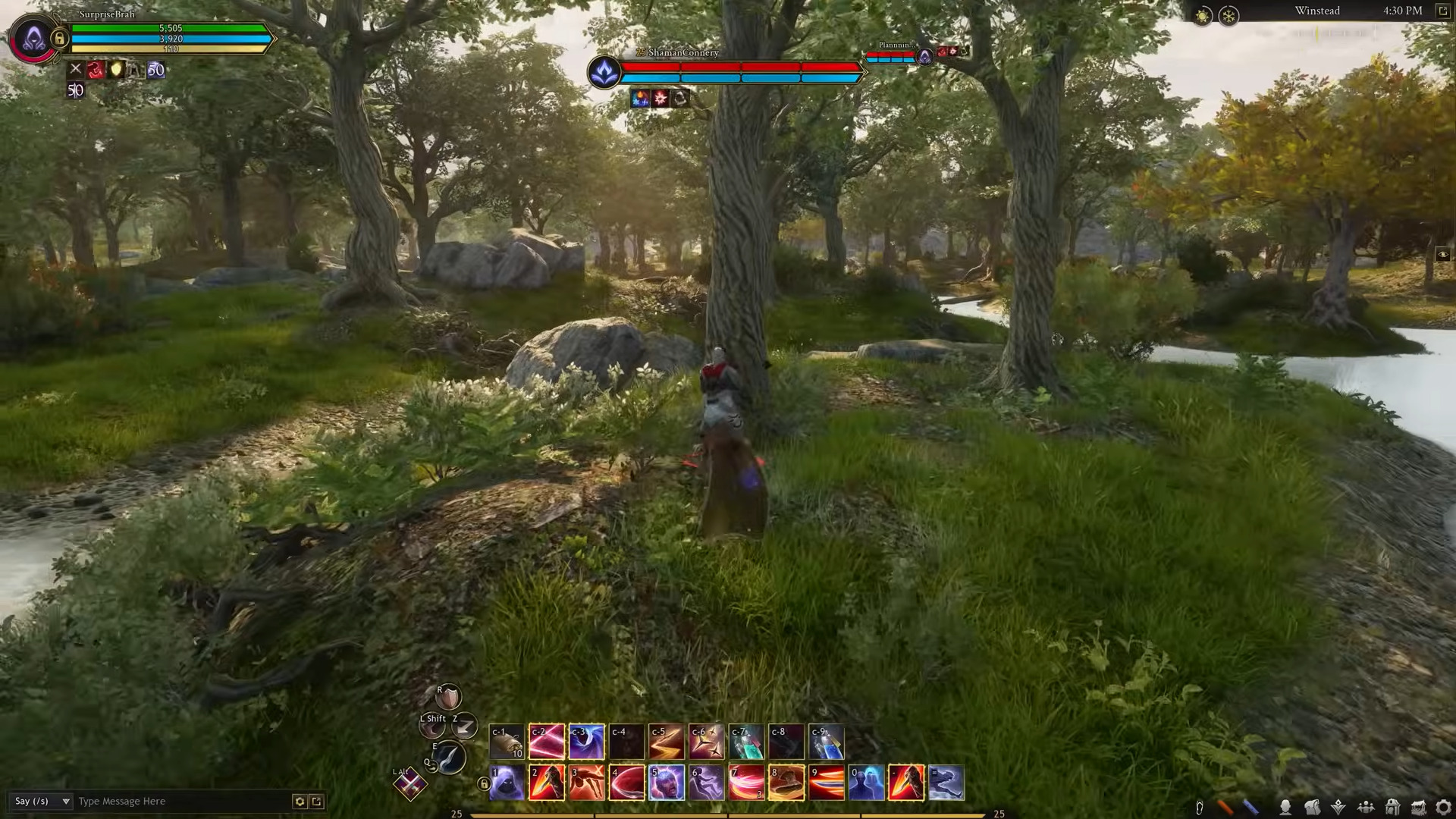This screenshot has height=819, width=1456.
Task: Open the character profile icon
Action: [1286, 806]
